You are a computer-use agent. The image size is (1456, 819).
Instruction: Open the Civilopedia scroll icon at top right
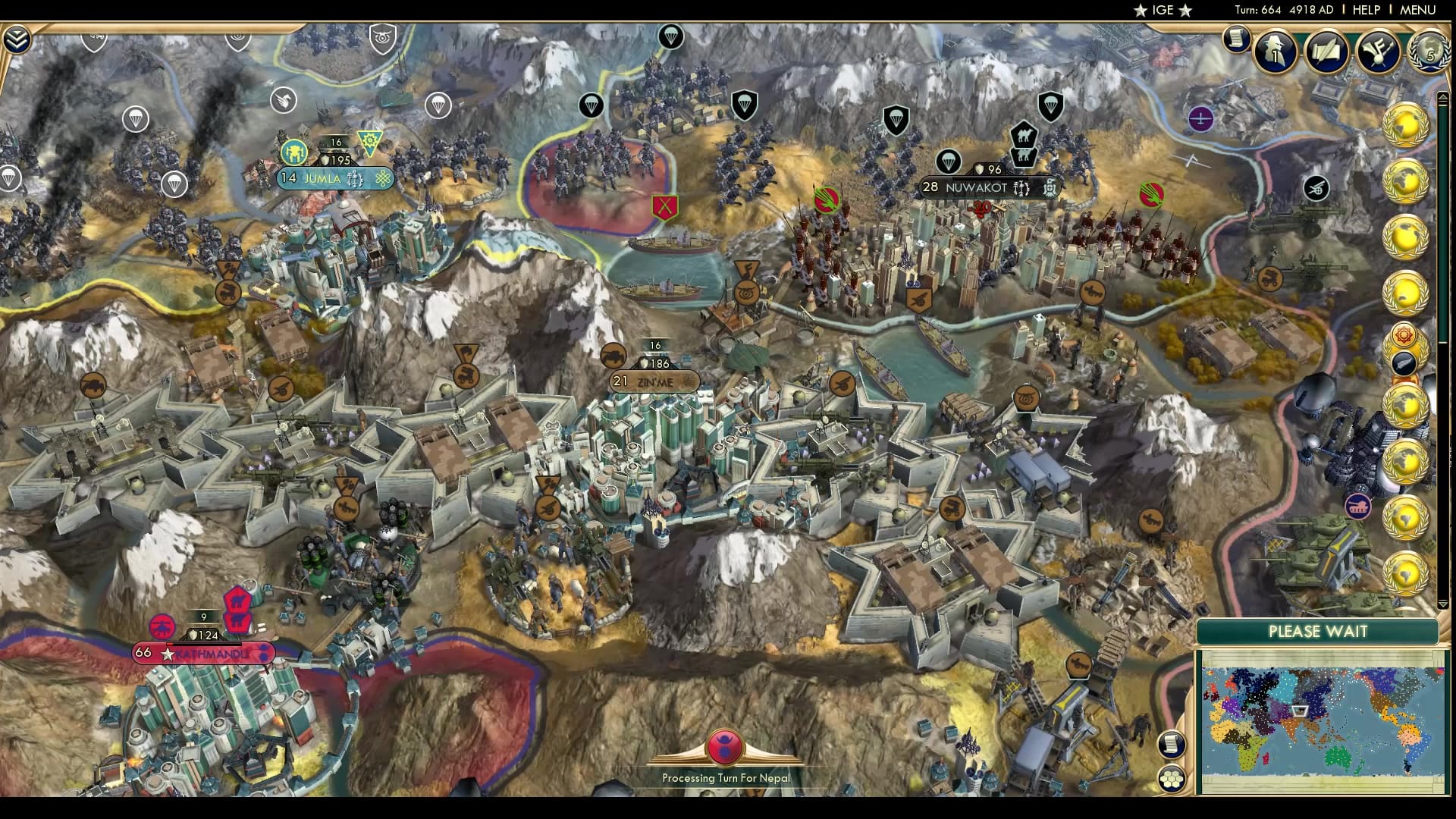pos(1235,39)
